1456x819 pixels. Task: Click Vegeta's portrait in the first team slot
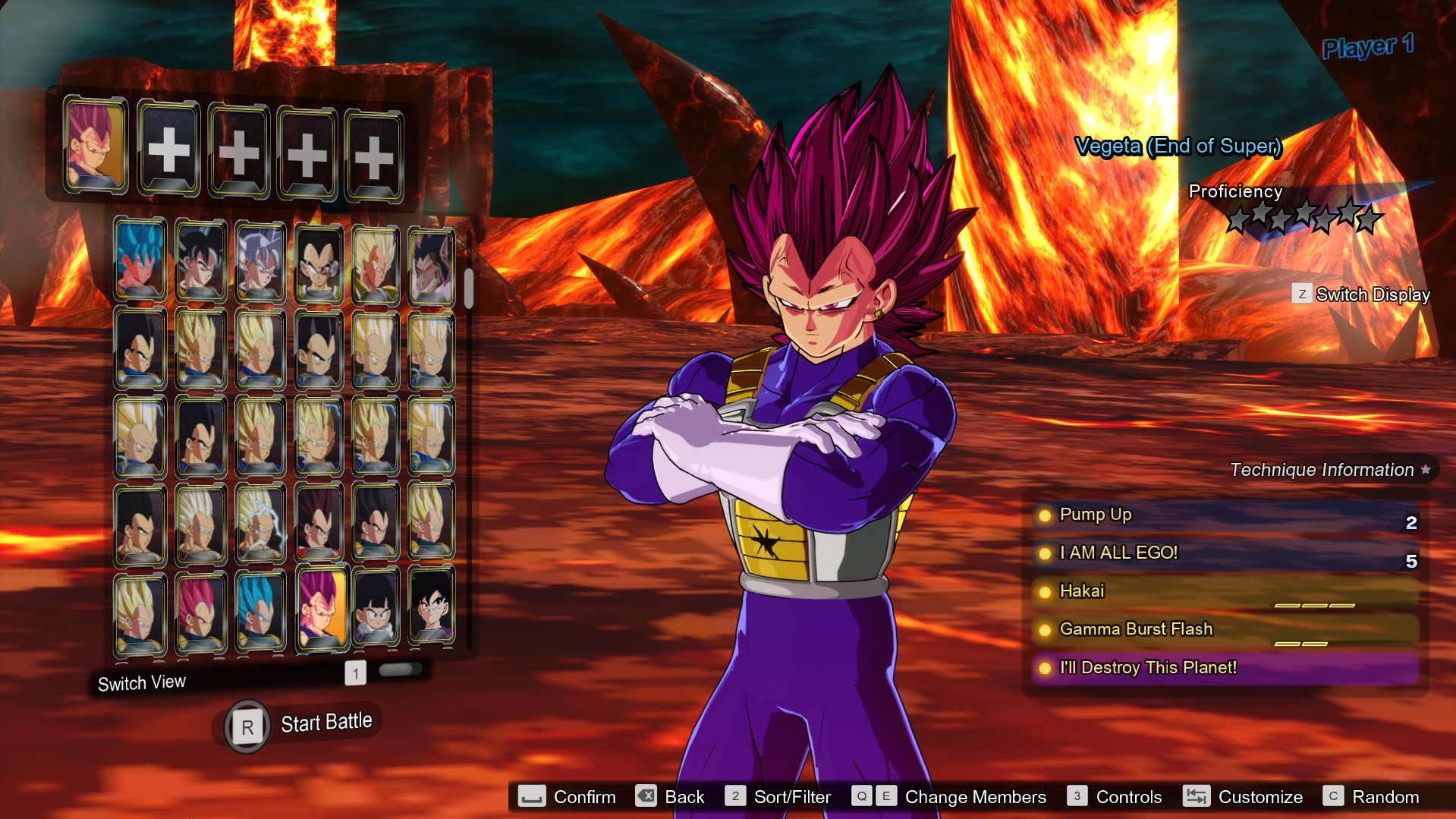[96, 147]
